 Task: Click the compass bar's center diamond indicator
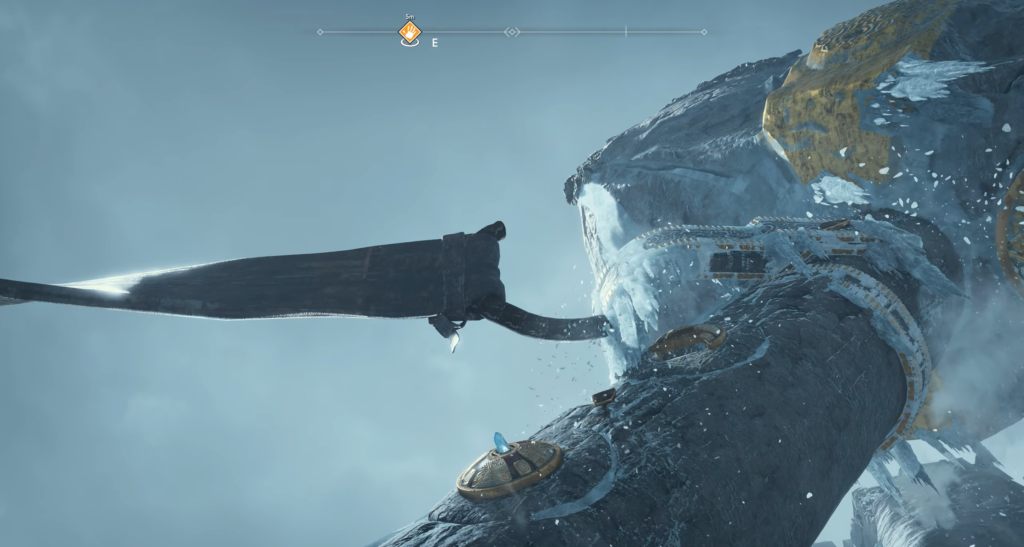click(512, 32)
